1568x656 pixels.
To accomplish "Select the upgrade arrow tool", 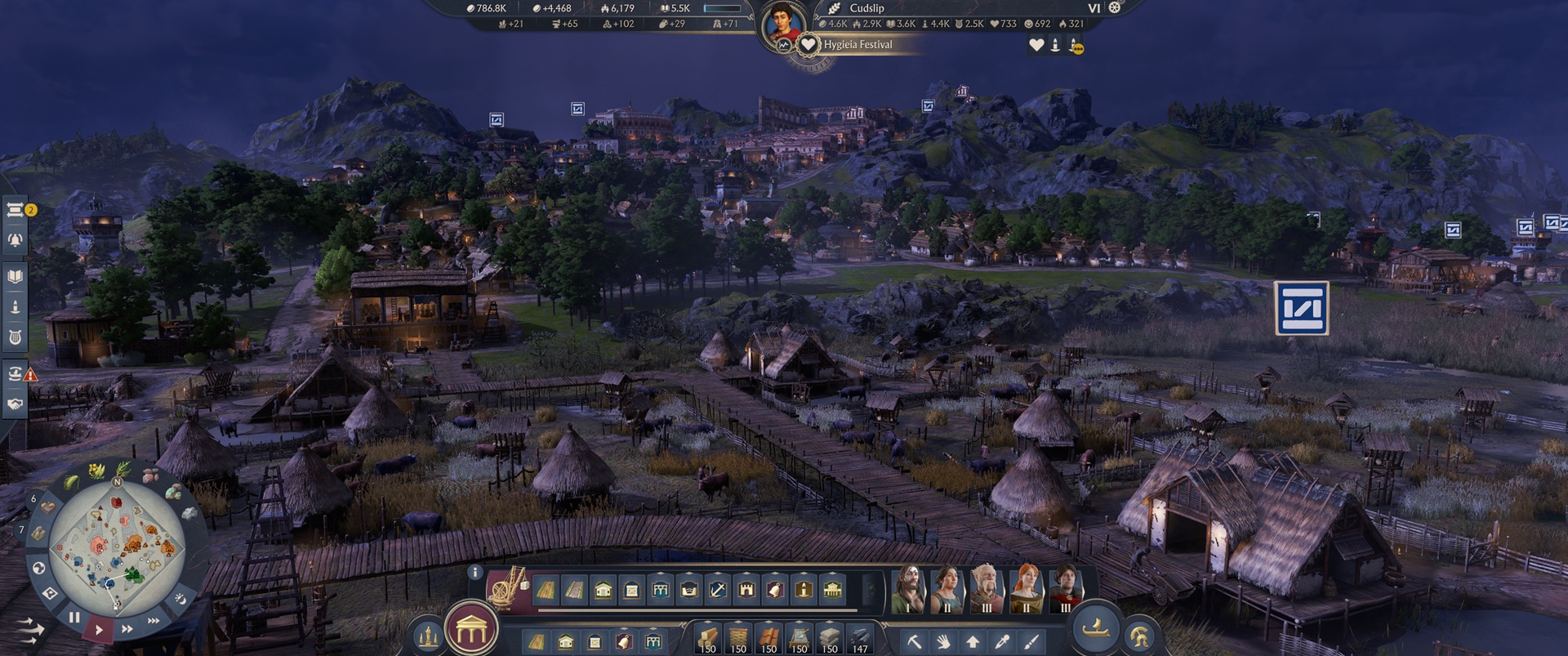I will (973, 641).
